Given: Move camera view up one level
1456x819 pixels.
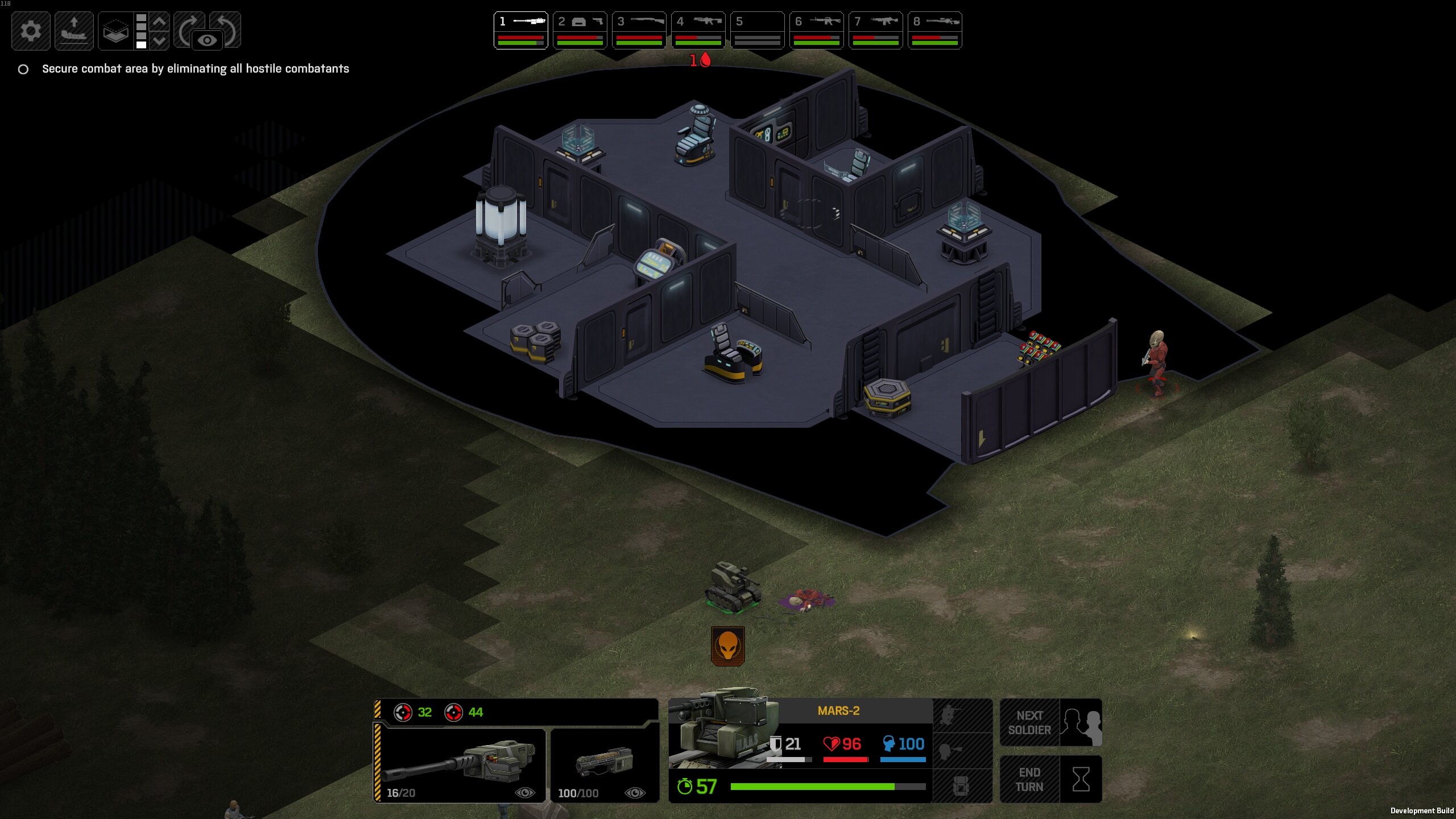Looking at the screenshot, I should click(160, 22).
